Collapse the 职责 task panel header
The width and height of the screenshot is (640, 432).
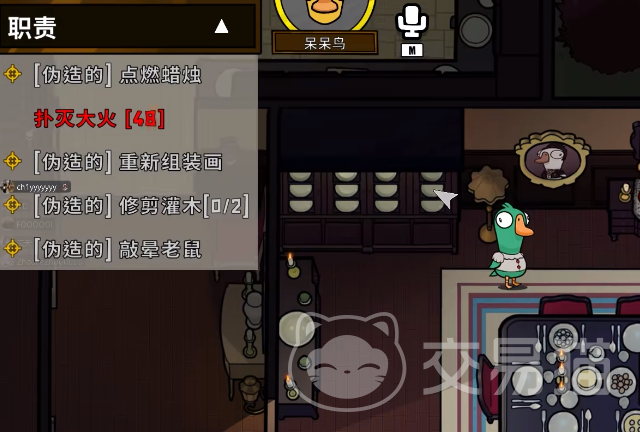221,27
